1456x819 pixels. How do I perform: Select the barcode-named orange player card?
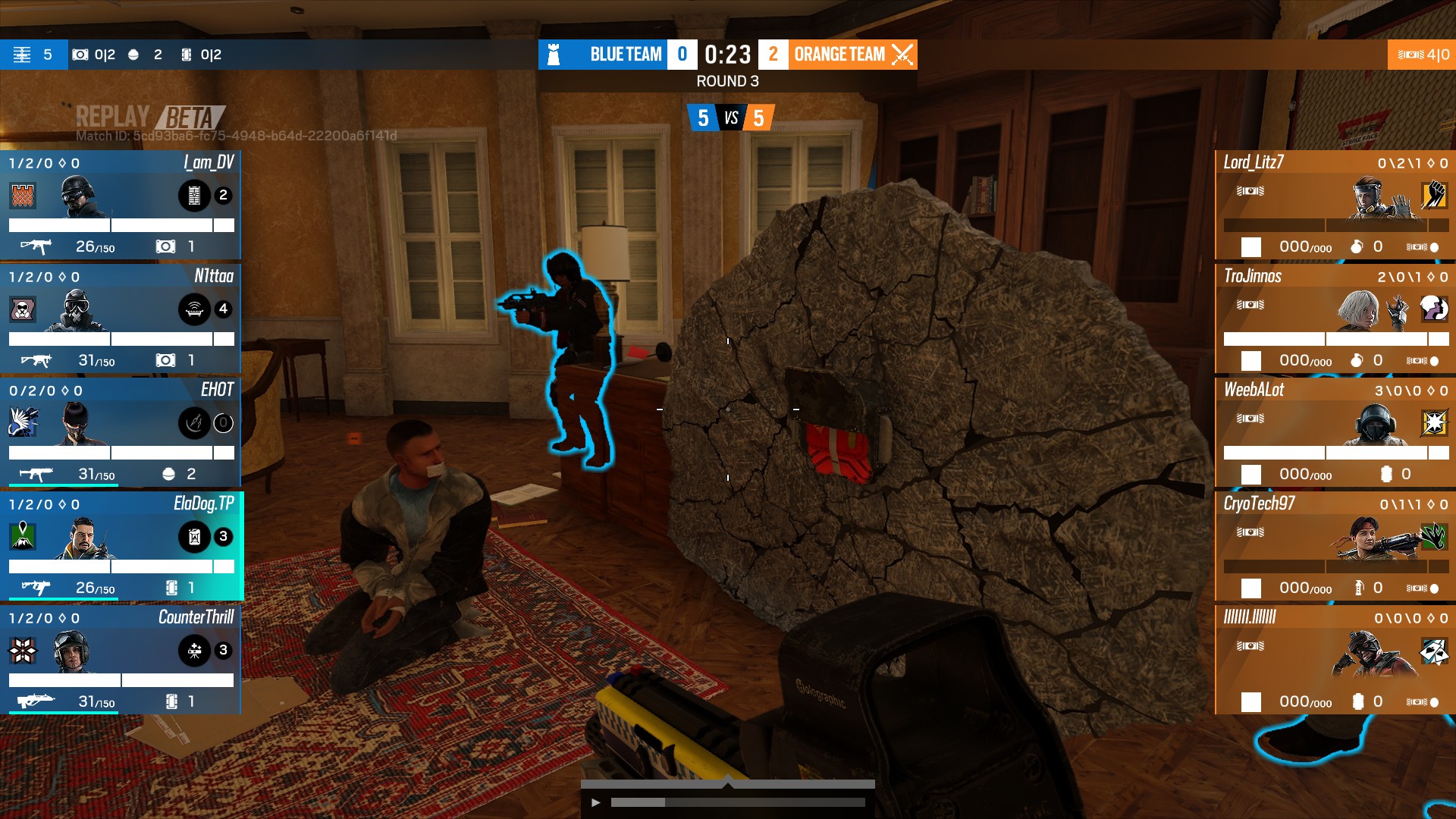point(1335,660)
